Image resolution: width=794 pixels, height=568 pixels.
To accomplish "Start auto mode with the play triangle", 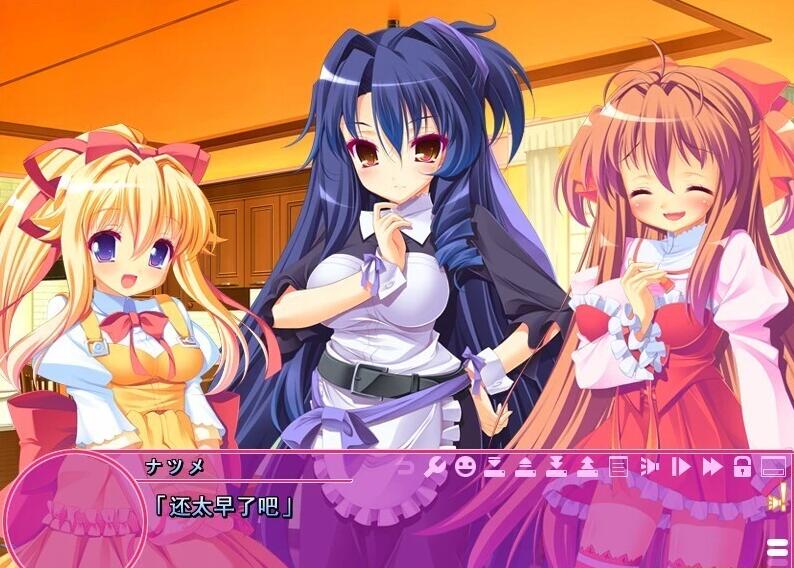I will pyautogui.click(x=680, y=466).
